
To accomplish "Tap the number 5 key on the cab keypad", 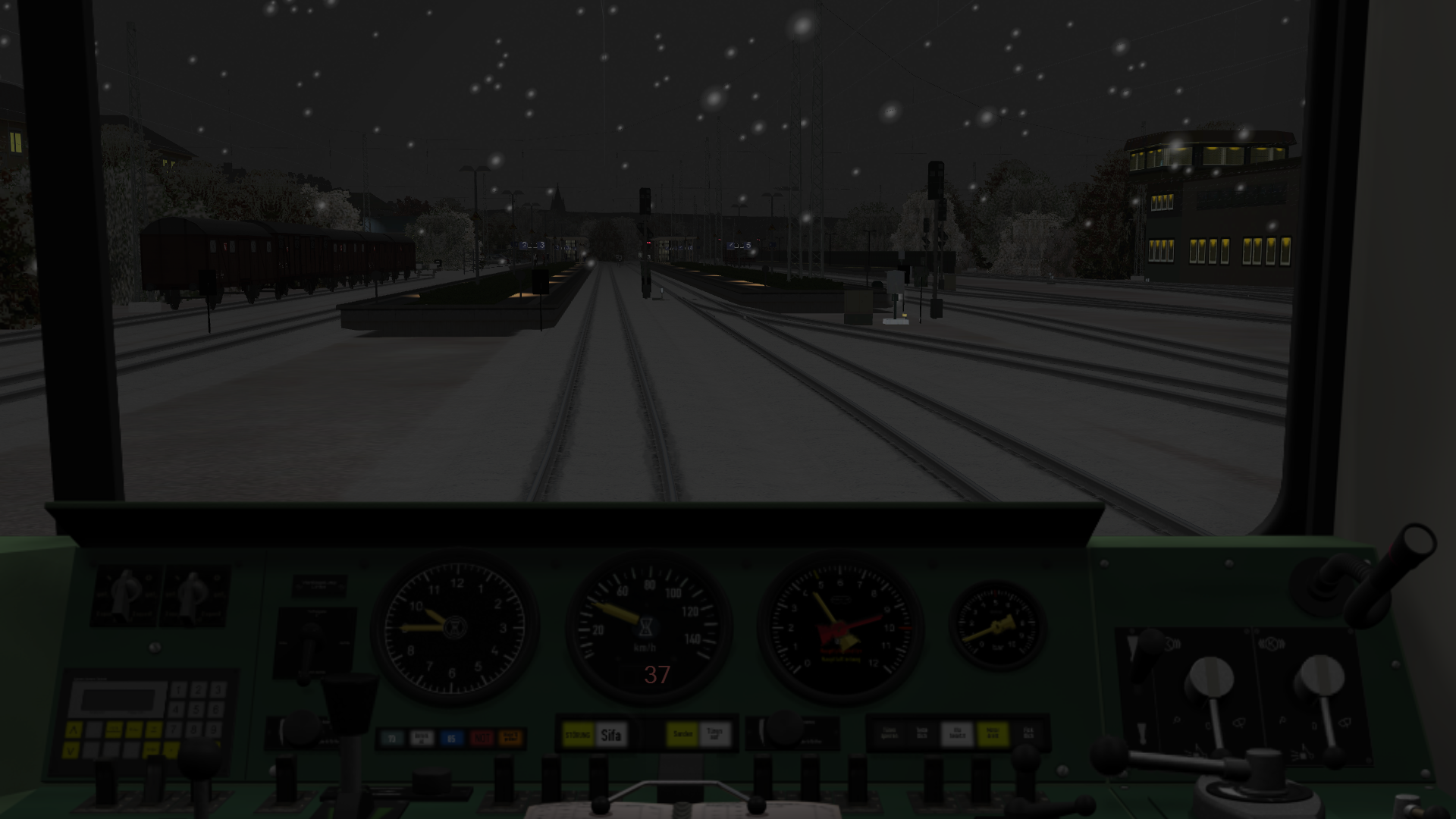I will [x=197, y=711].
